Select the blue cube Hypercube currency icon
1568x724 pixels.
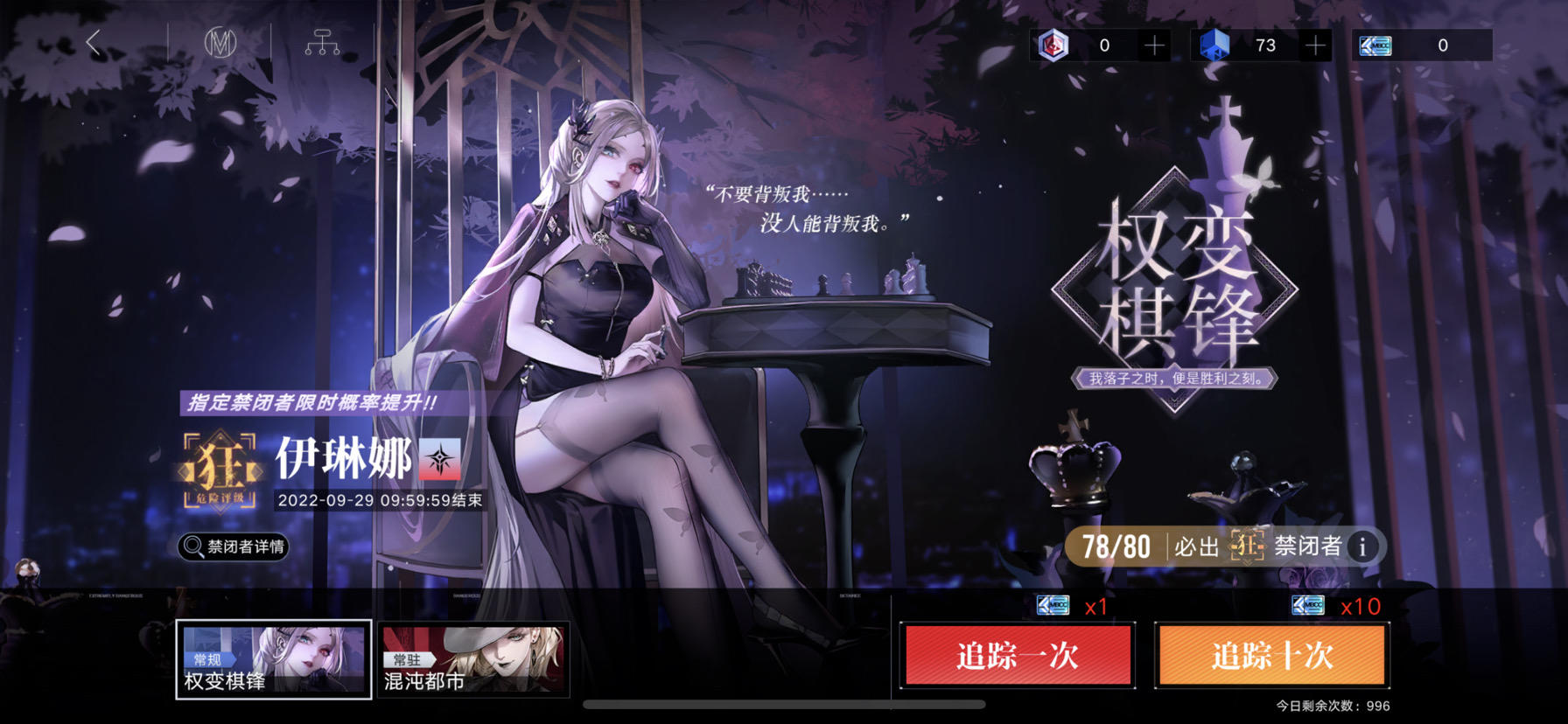click(x=1216, y=45)
